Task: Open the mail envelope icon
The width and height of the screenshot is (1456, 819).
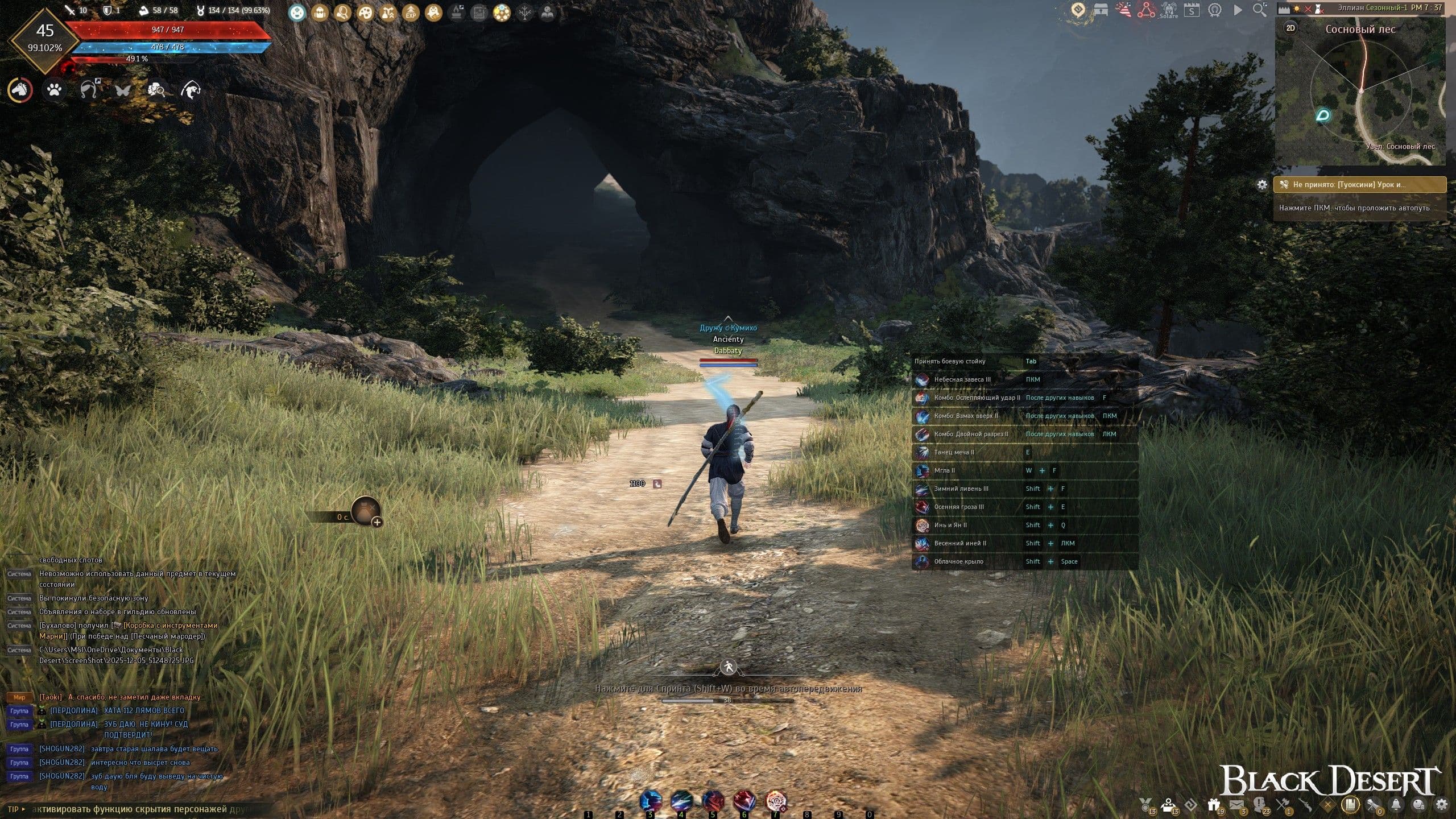Action: click(x=1236, y=804)
